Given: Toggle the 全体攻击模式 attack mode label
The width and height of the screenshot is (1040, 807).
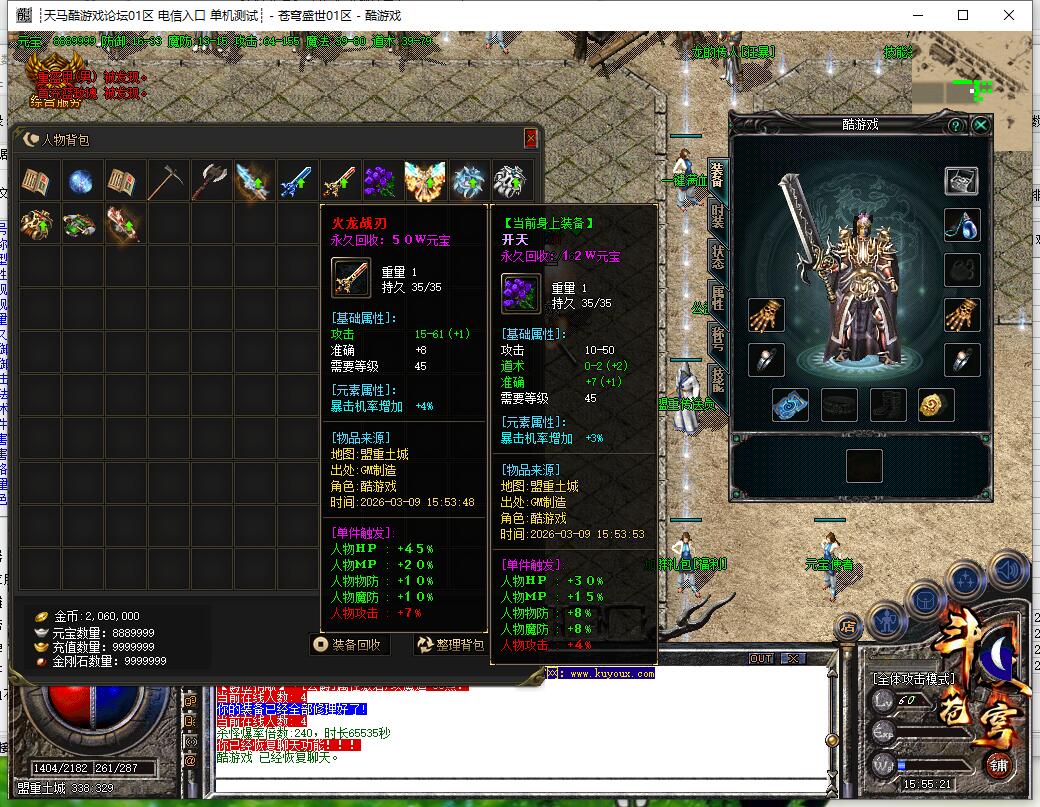Looking at the screenshot, I should point(915,679).
